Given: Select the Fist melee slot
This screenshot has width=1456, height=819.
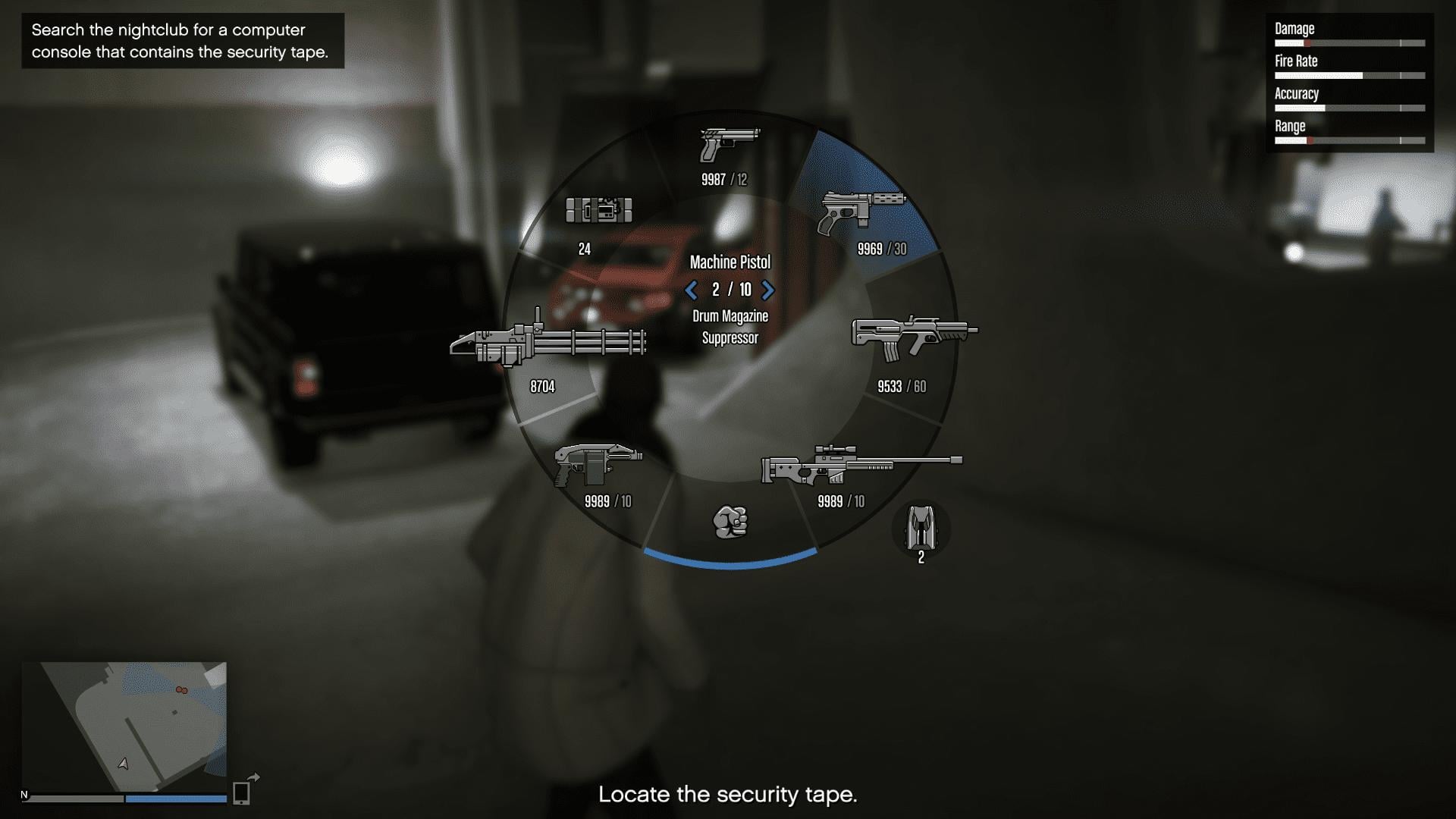Looking at the screenshot, I should click(x=731, y=520).
